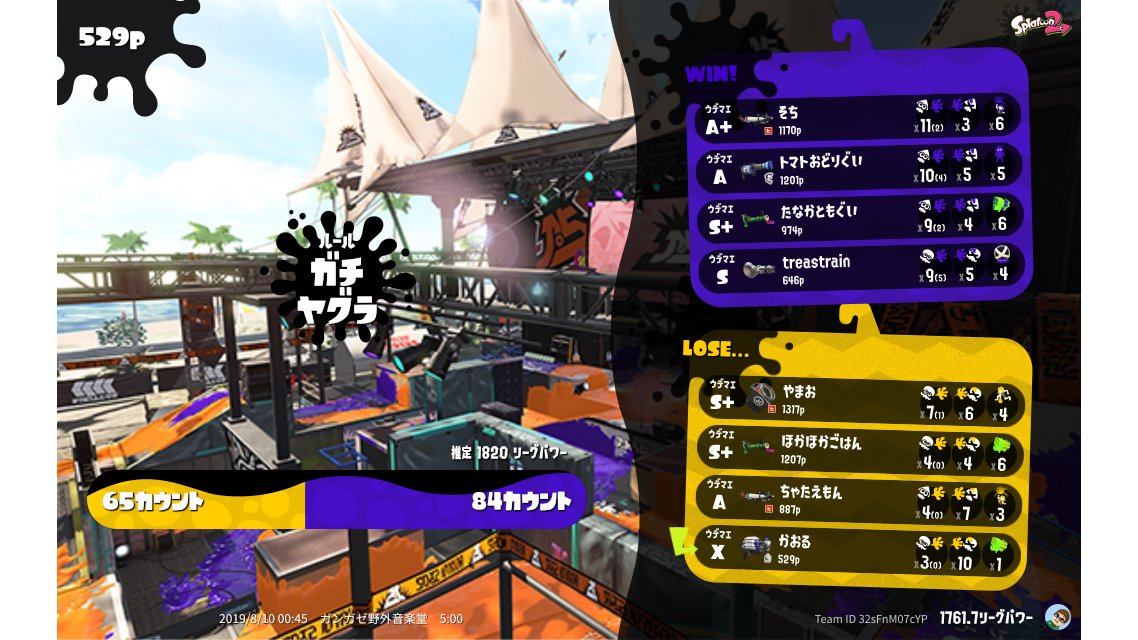The height and width of the screenshot is (640, 1138).
Task: Click the profile avatar beside league power
Action: point(1057,616)
